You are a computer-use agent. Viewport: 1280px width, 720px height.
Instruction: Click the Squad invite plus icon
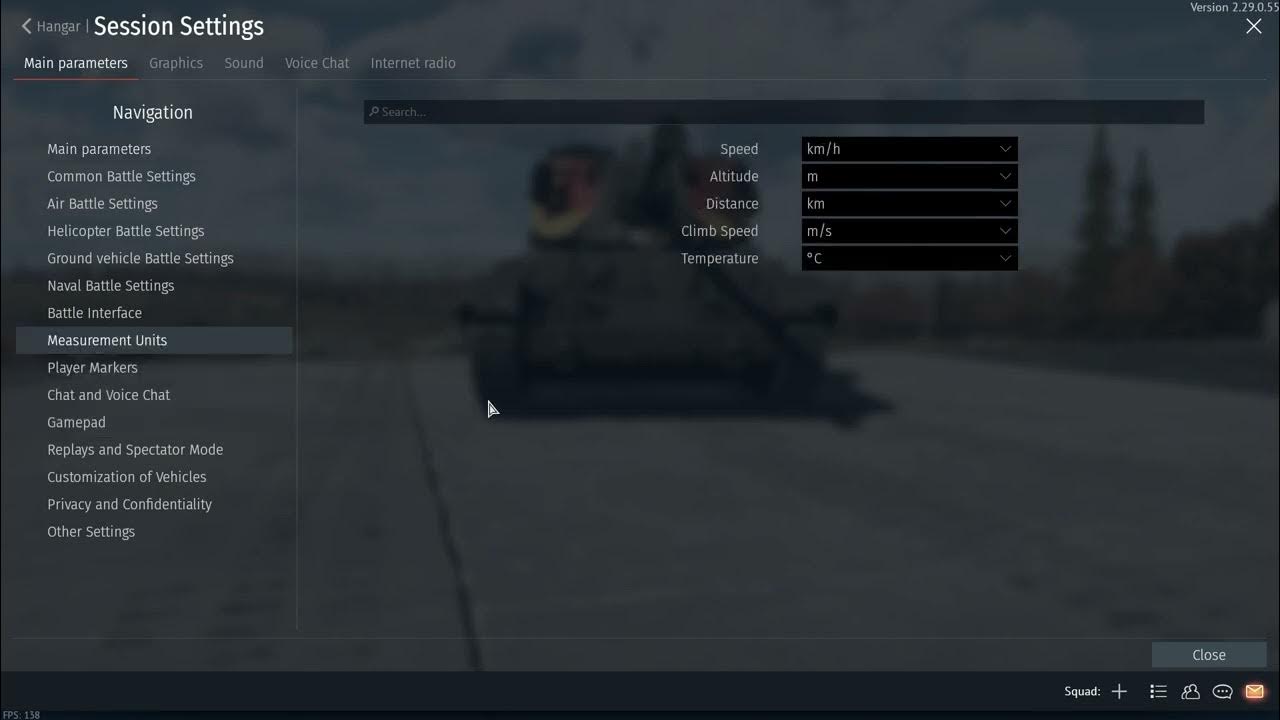tap(1119, 691)
